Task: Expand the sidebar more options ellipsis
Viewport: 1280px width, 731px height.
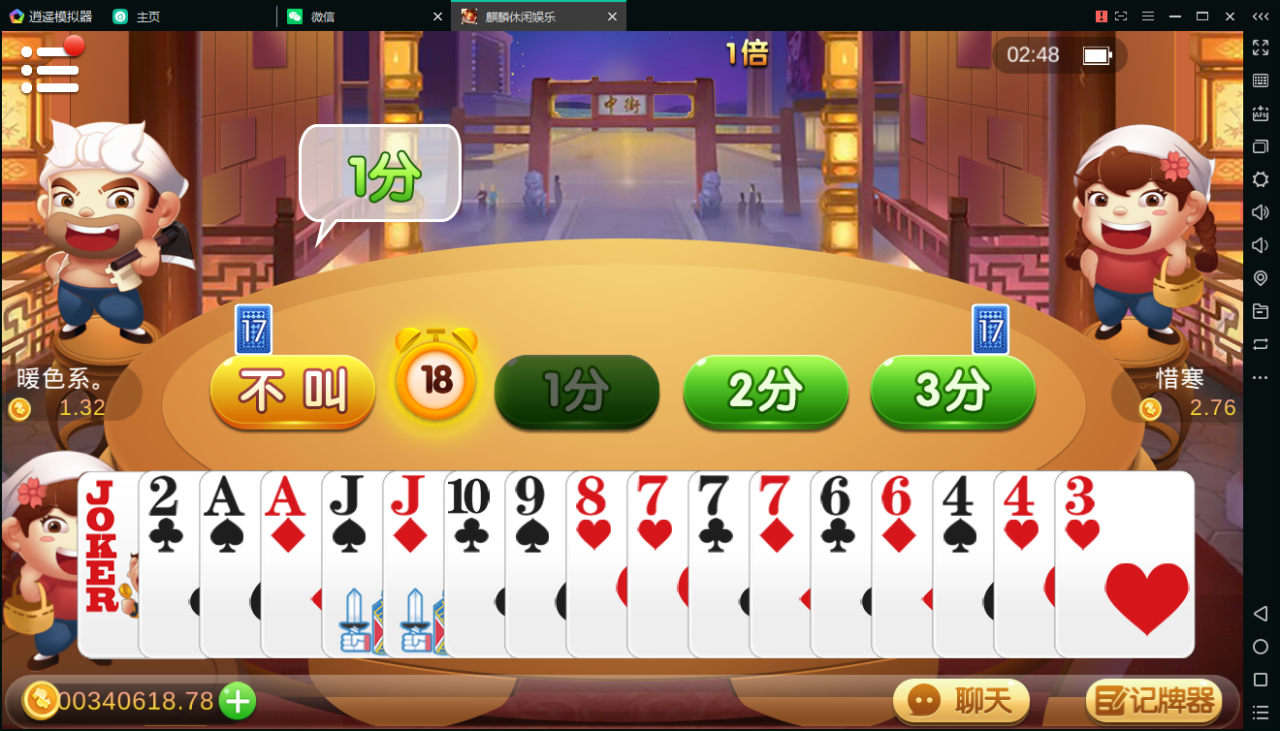Action: (x=1260, y=377)
